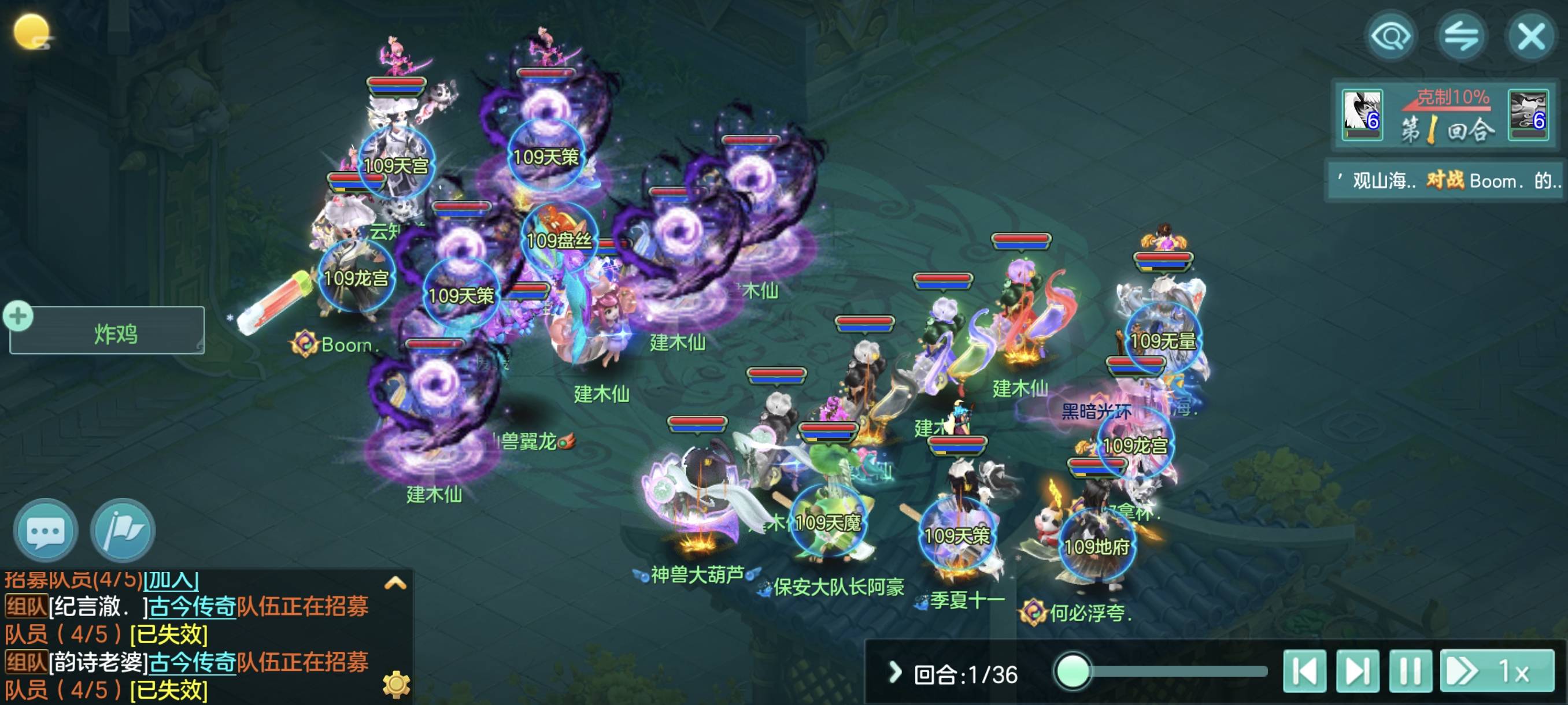Join the team via 加入 link

tap(171, 580)
